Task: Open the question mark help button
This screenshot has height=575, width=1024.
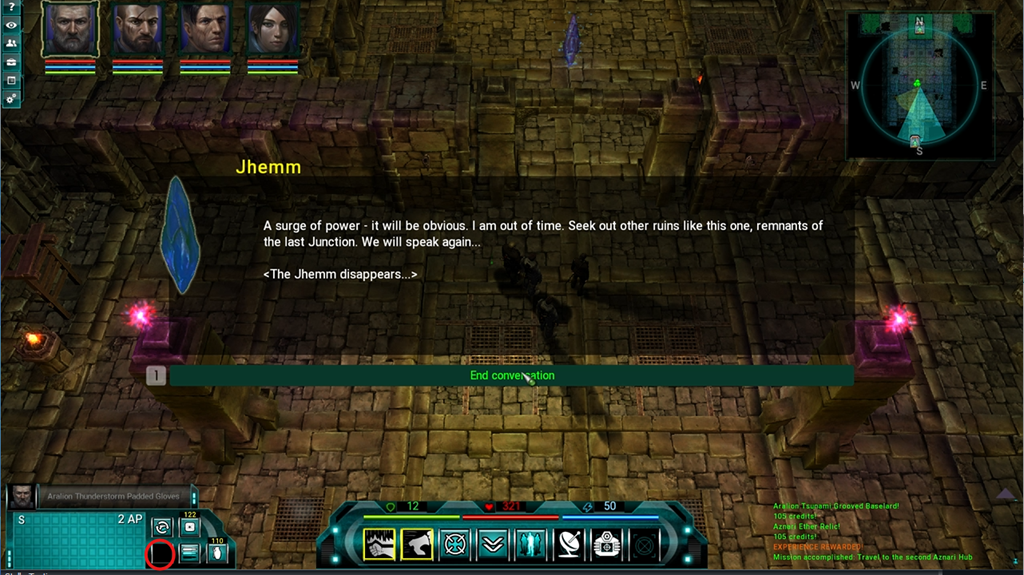Action: point(12,8)
